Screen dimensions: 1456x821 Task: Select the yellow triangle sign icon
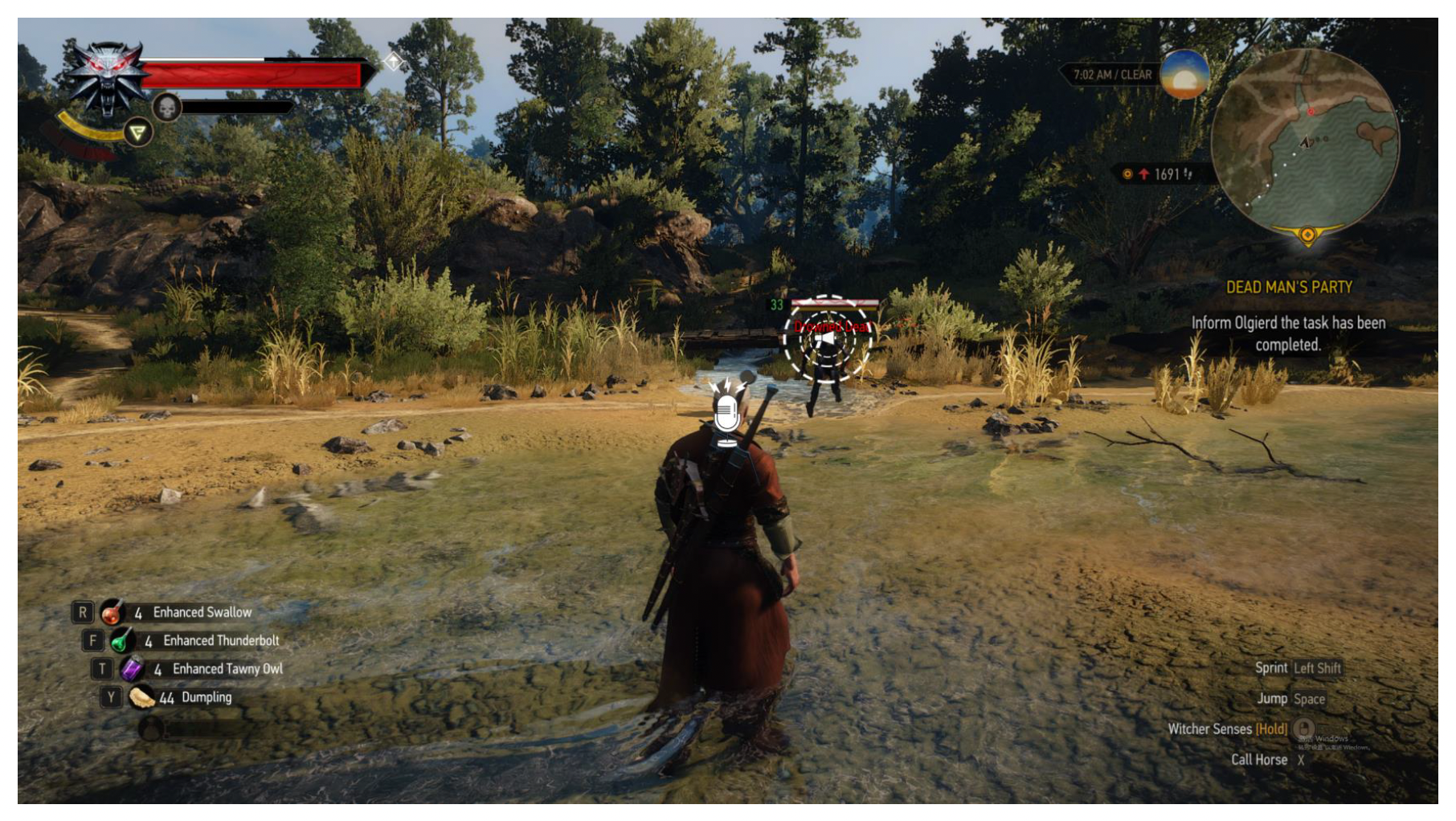[x=138, y=132]
